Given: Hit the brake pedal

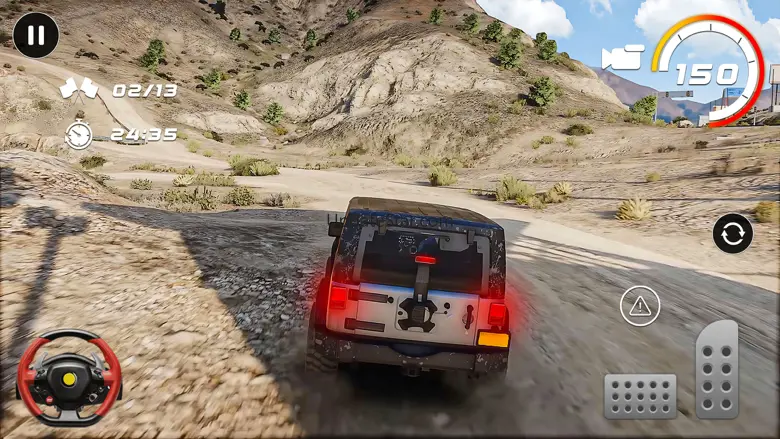Looking at the screenshot, I should pyautogui.click(x=640, y=396).
